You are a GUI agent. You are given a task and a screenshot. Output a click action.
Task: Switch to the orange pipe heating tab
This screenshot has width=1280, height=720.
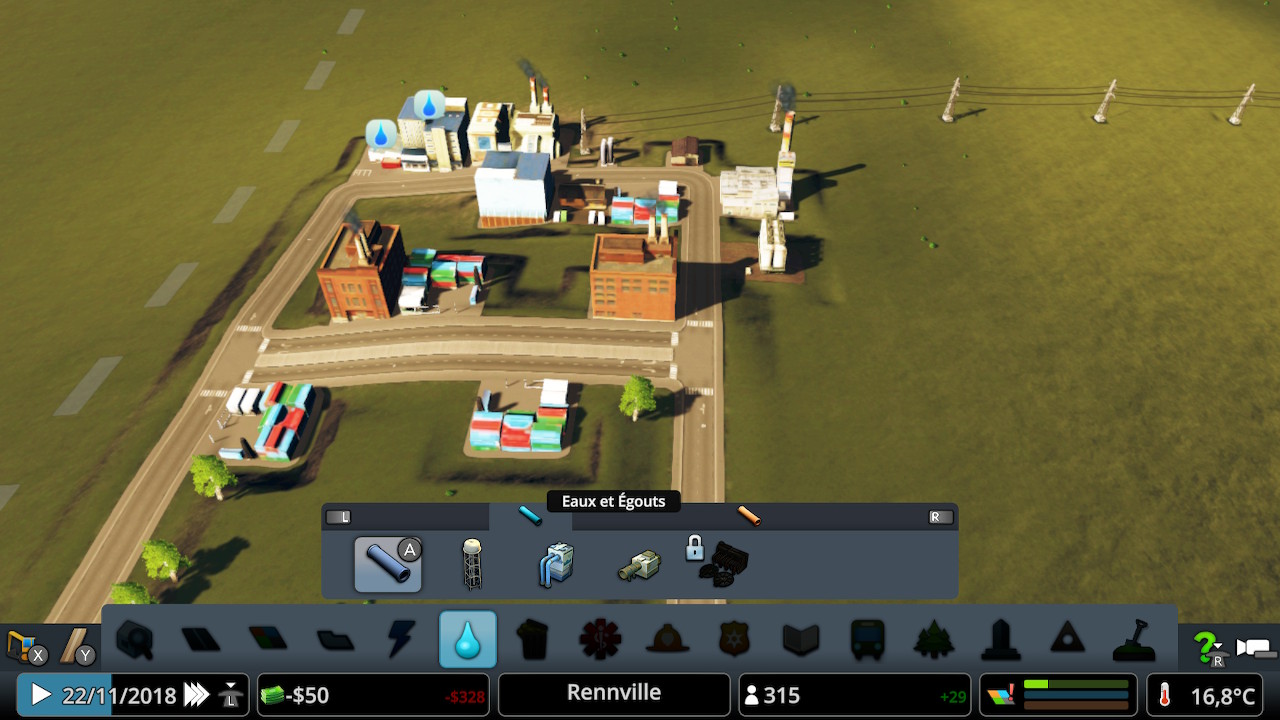[x=749, y=516]
